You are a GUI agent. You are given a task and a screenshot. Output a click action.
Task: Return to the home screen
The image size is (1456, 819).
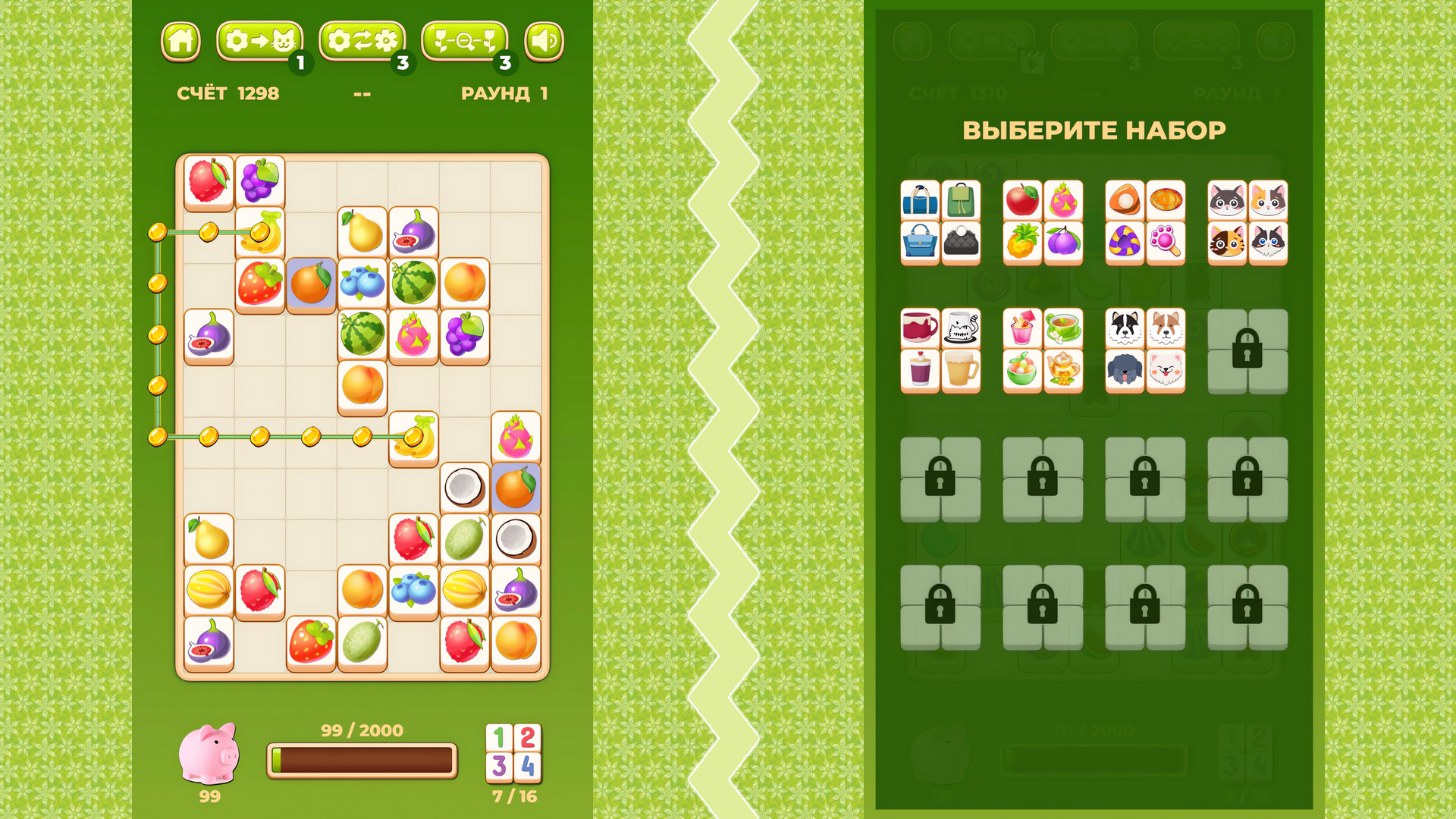click(x=181, y=42)
